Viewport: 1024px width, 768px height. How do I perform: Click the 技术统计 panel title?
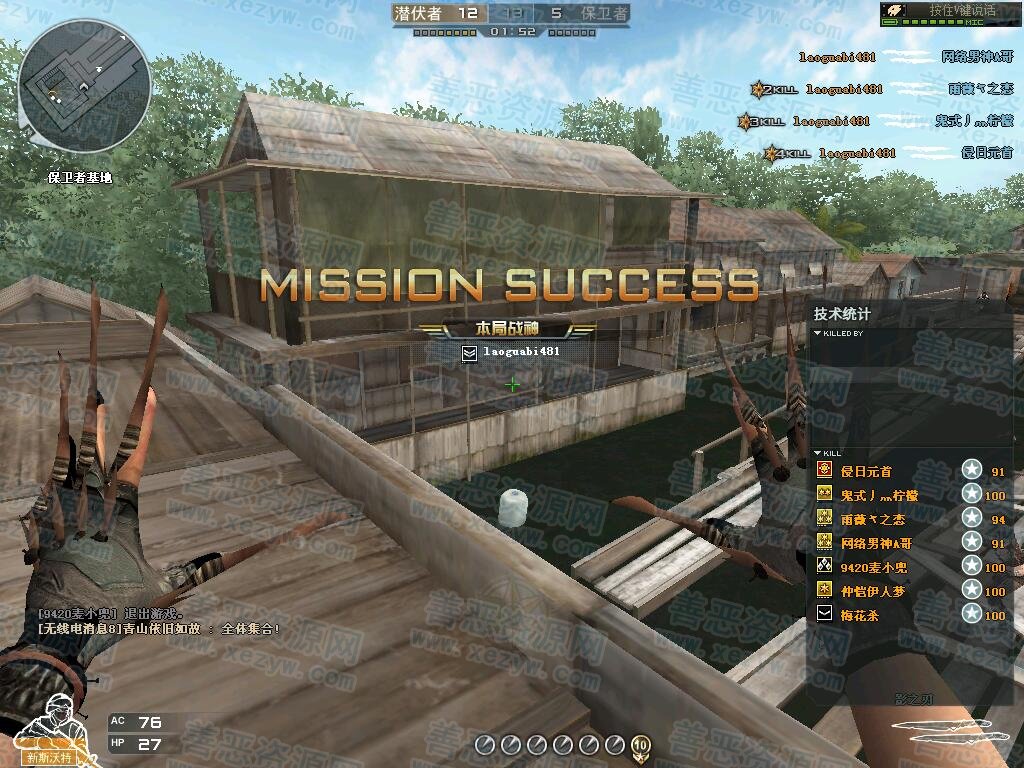(842, 314)
